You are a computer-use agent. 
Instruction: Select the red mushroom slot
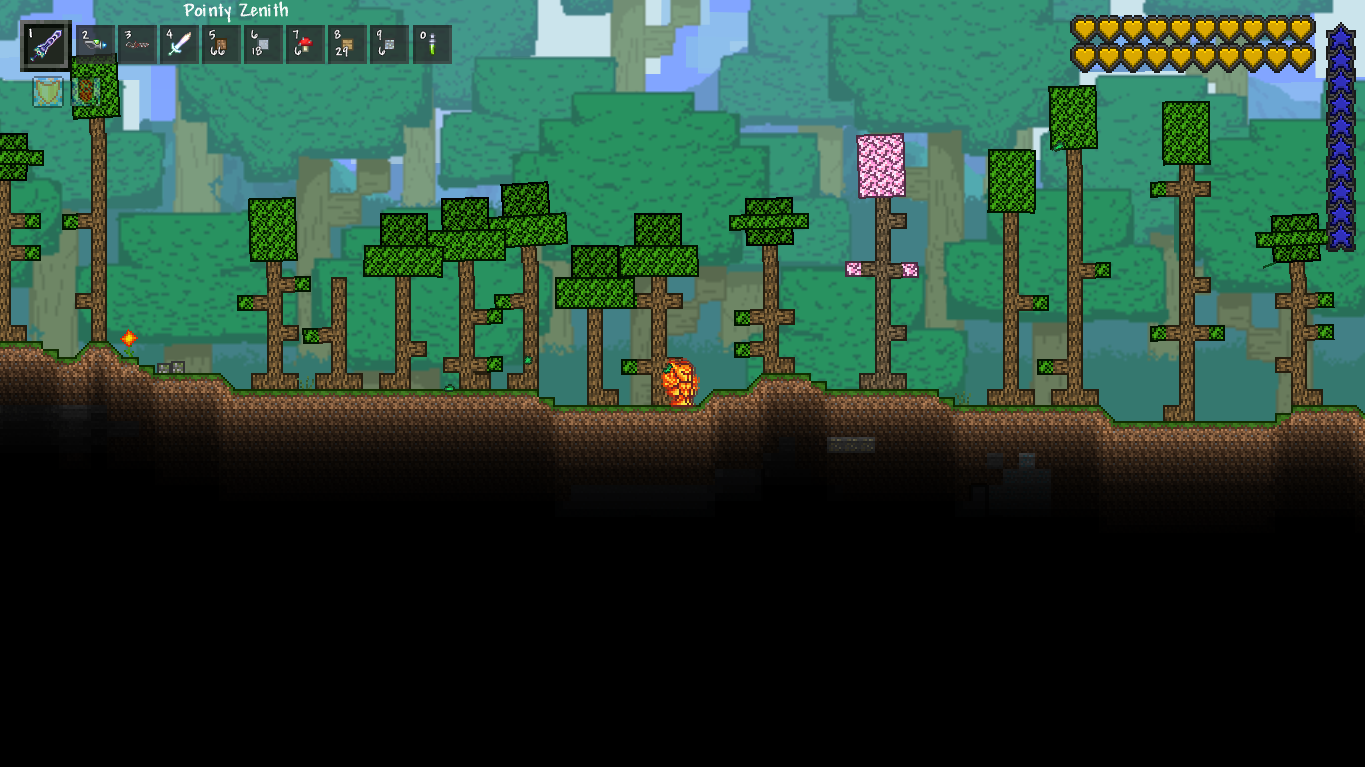[x=306, y=45]
